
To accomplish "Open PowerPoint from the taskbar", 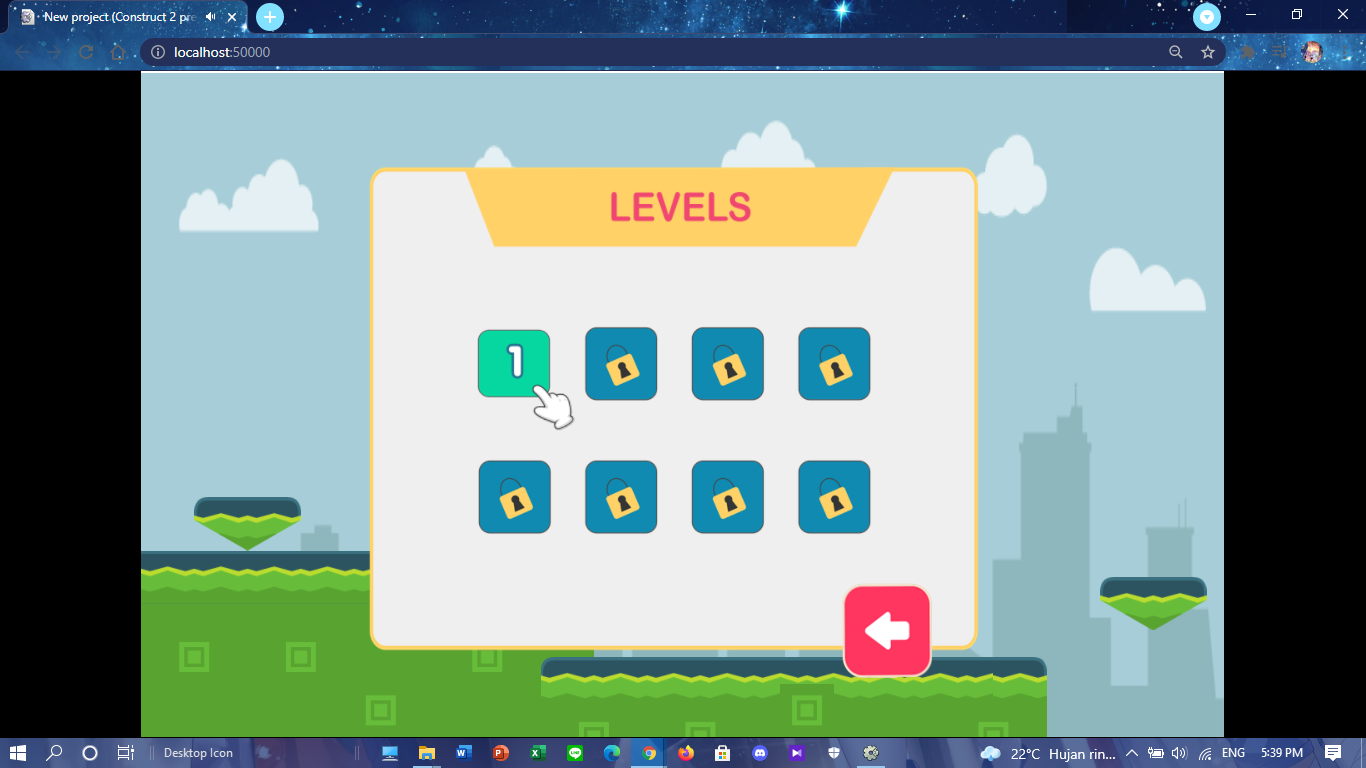I will (499, 753).
